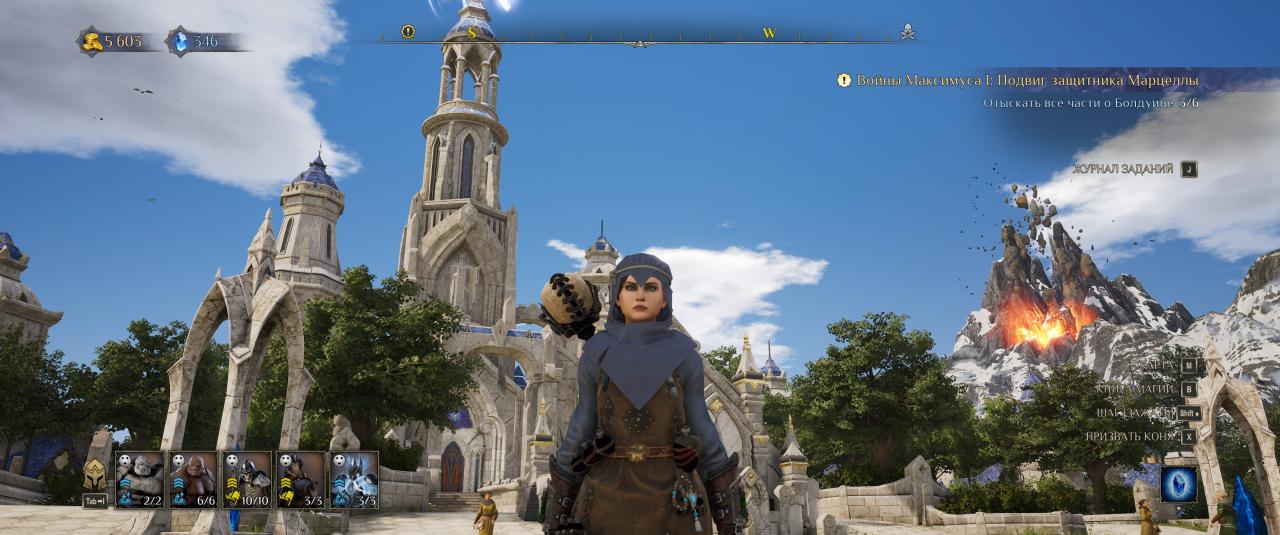Select the stone golem unit slot
1280x535 pixels.
click(139, 479)
